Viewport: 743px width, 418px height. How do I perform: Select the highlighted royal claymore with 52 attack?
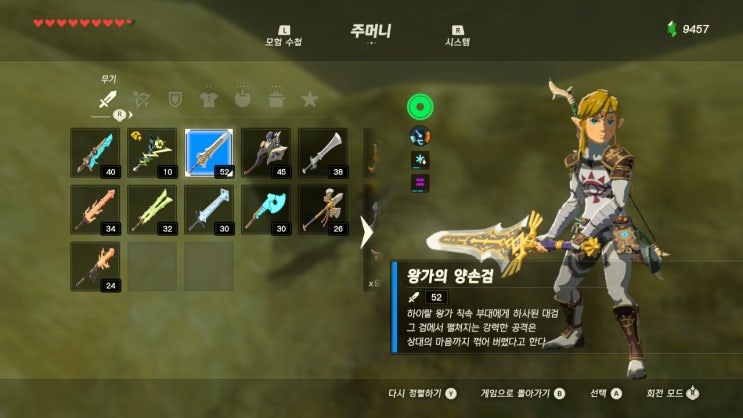209,153
